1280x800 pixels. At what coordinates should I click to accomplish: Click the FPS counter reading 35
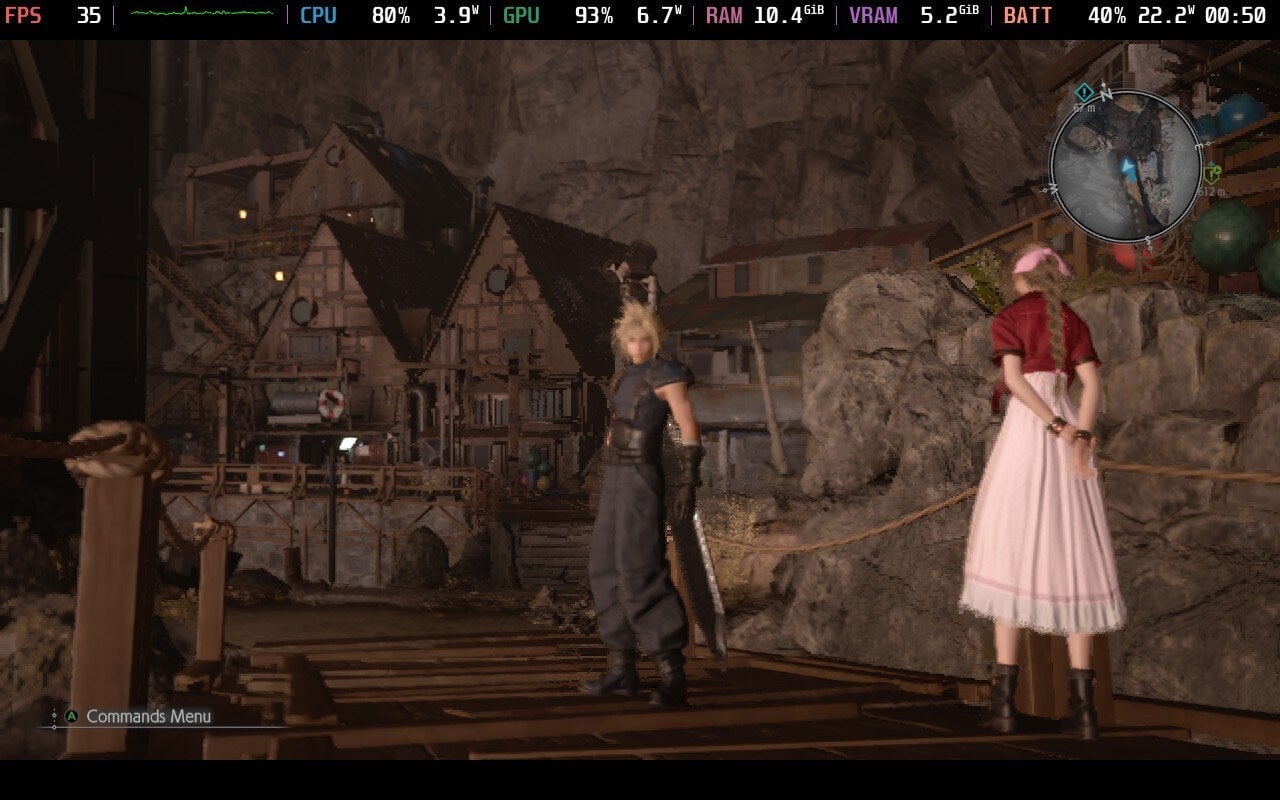click(88, 15)
